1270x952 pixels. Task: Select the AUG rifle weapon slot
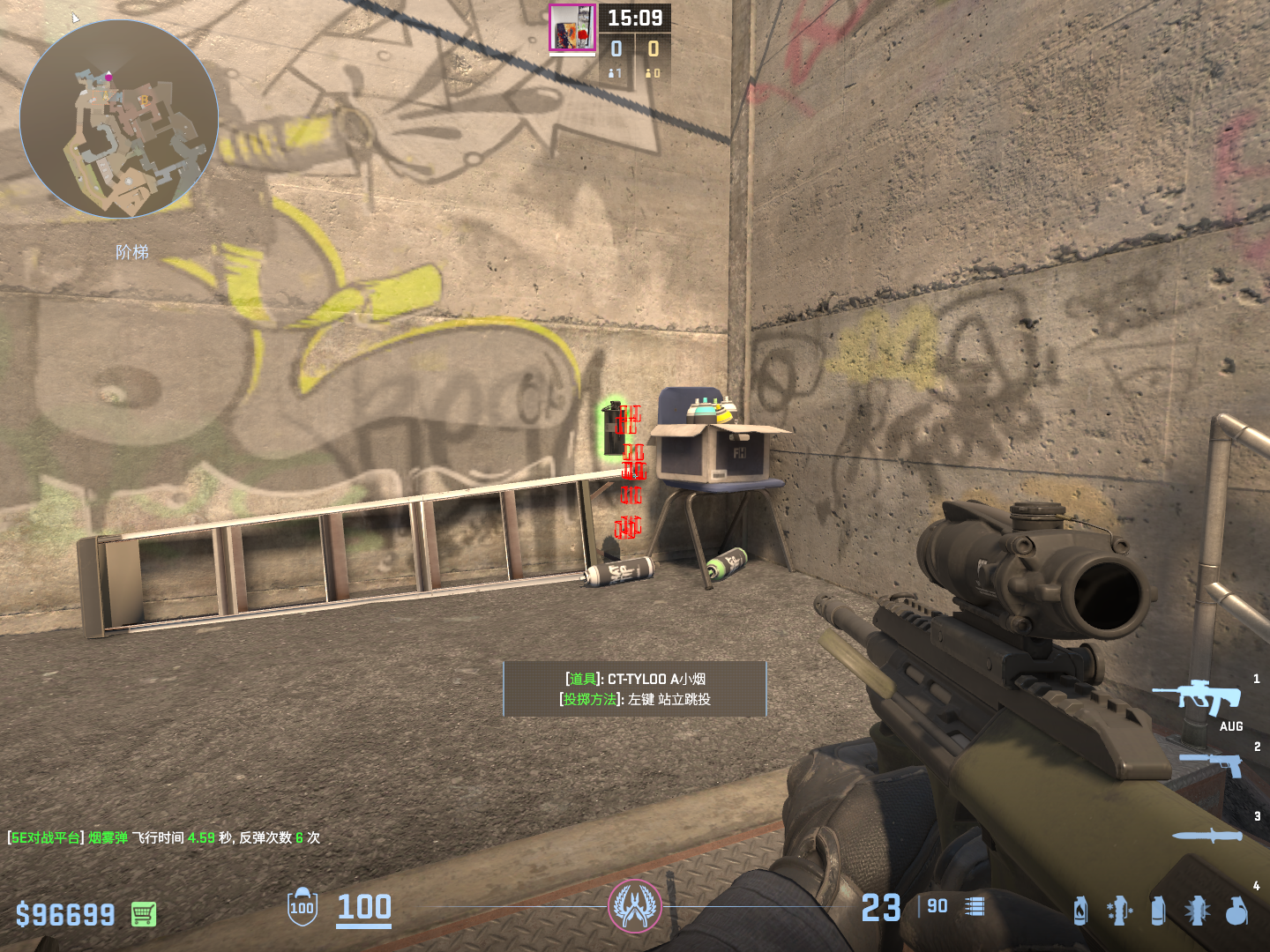coord(1198,698)
